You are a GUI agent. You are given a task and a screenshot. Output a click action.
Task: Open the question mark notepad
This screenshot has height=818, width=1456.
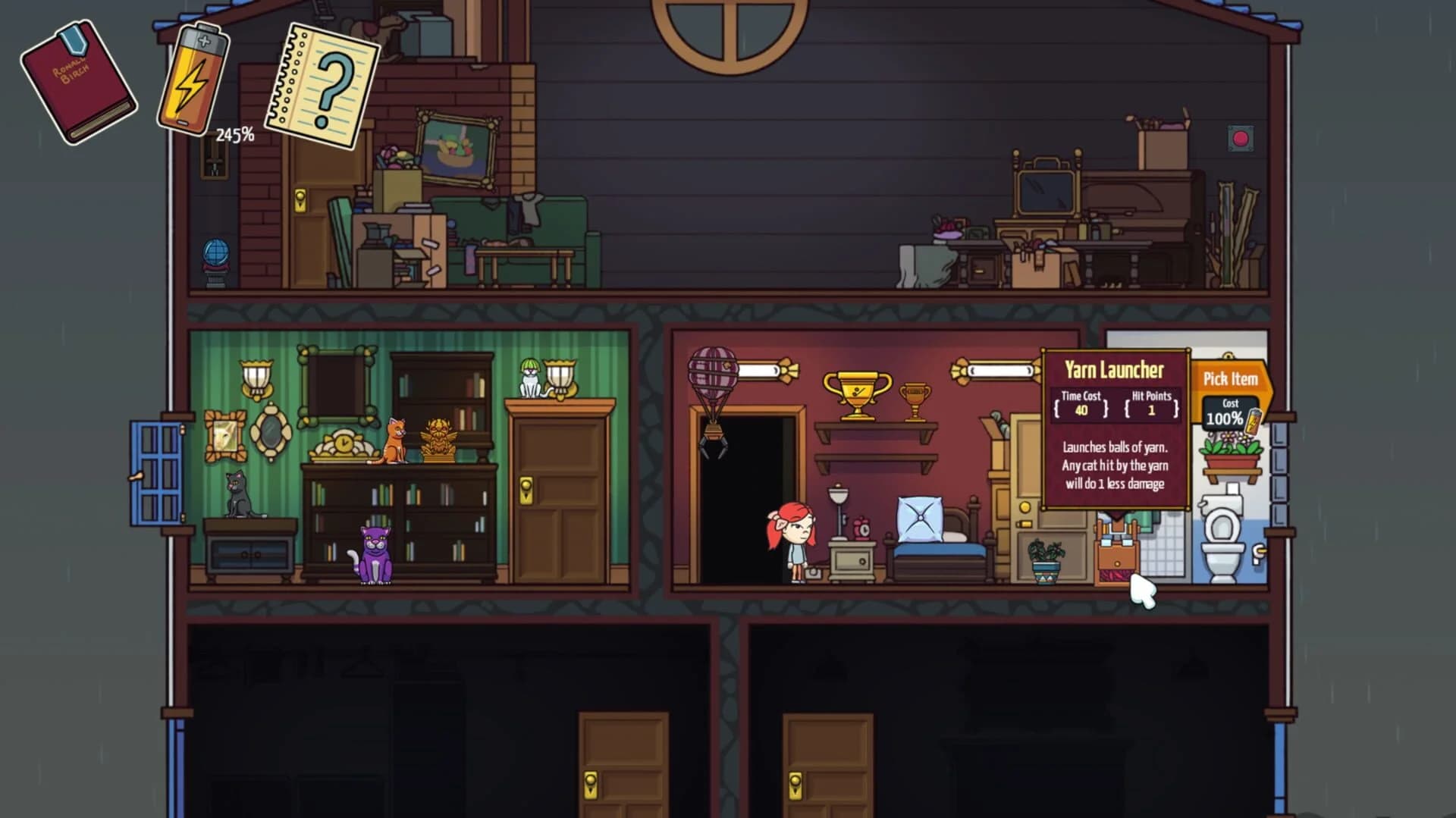pos(322,83)
